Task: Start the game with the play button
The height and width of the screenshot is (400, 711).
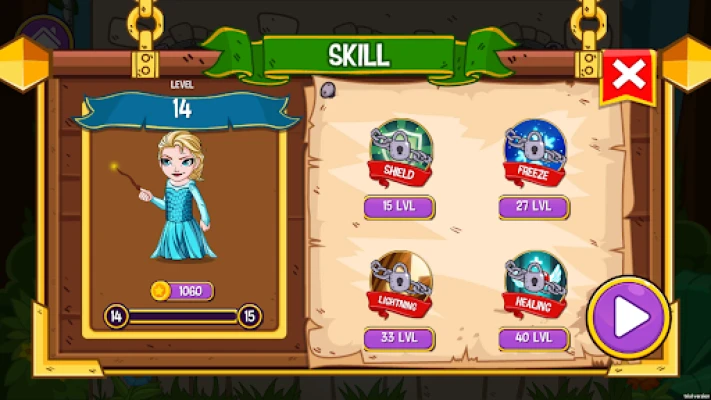Action: [x=628, y=317]
